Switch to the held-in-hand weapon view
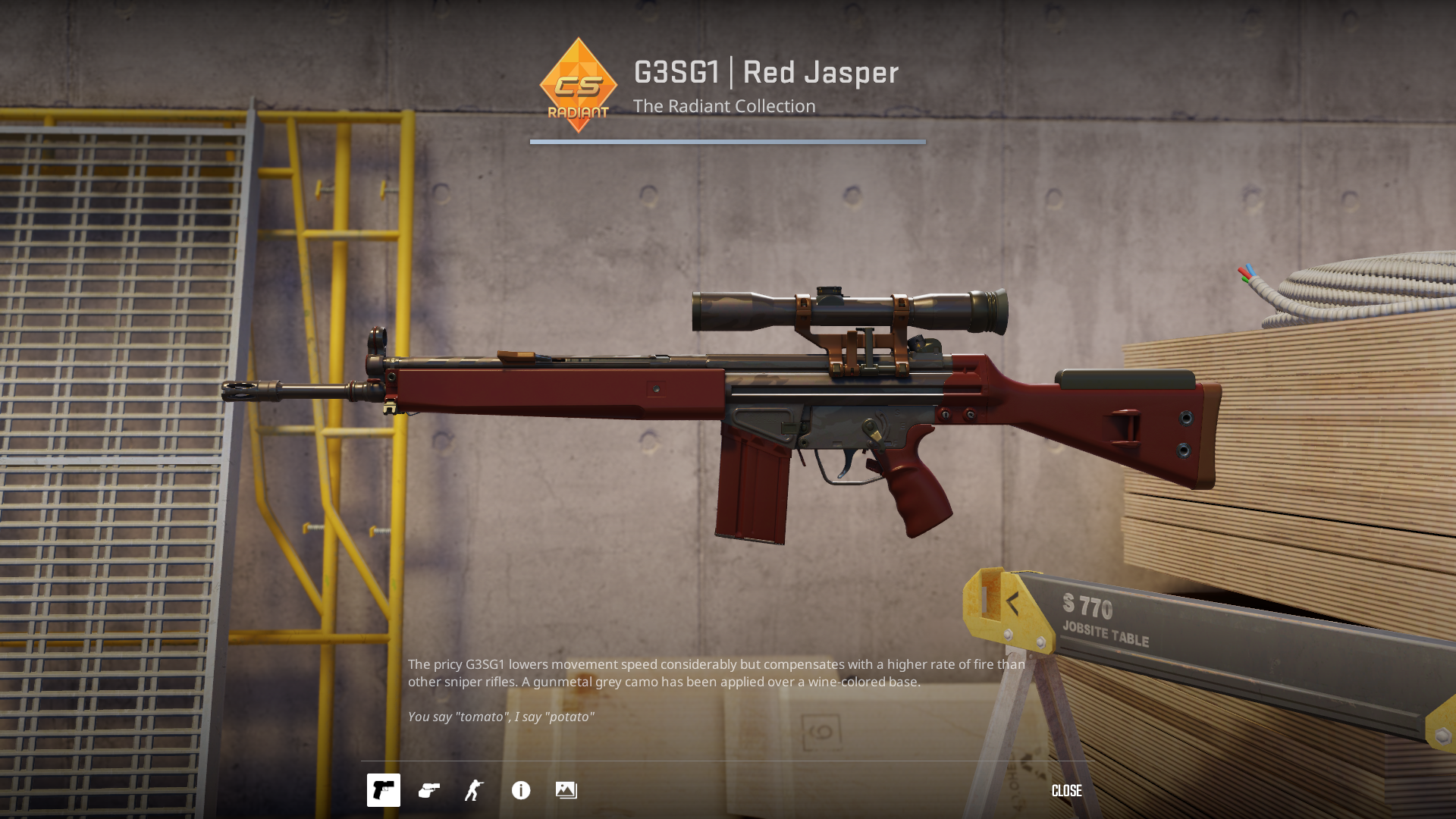The width and height of the screenshot is (1456, 819). click(x=429, y=790)
